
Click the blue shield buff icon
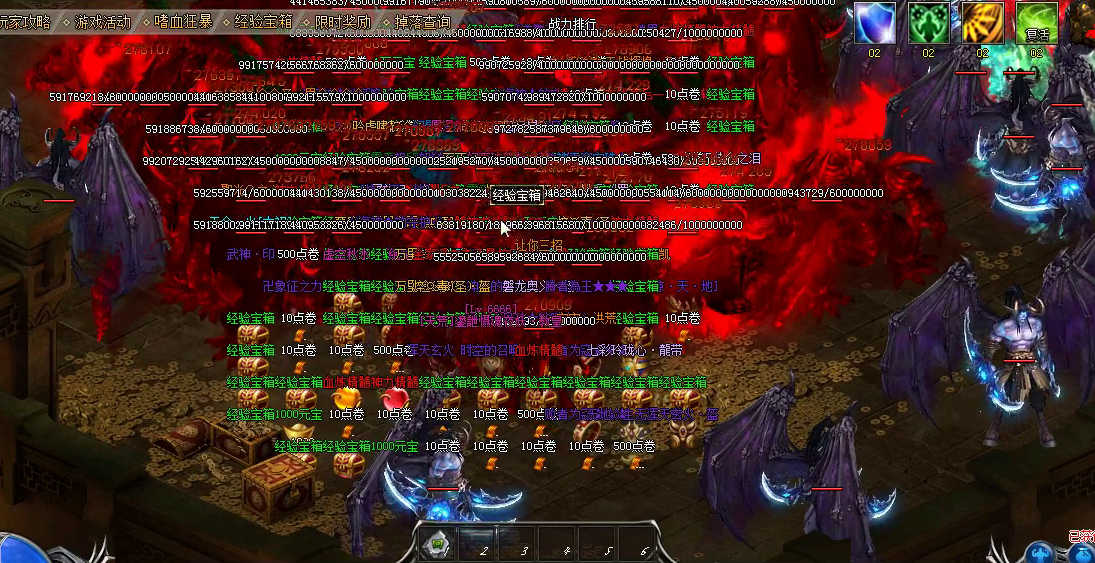(874, 22)
